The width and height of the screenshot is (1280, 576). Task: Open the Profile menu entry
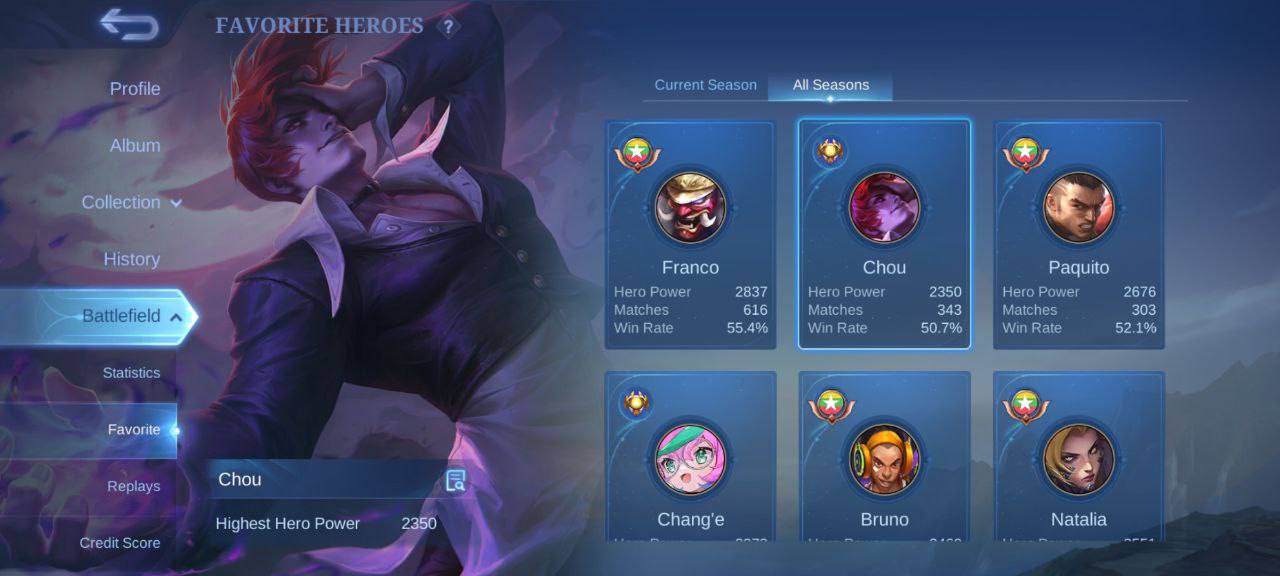pos(135,89)
